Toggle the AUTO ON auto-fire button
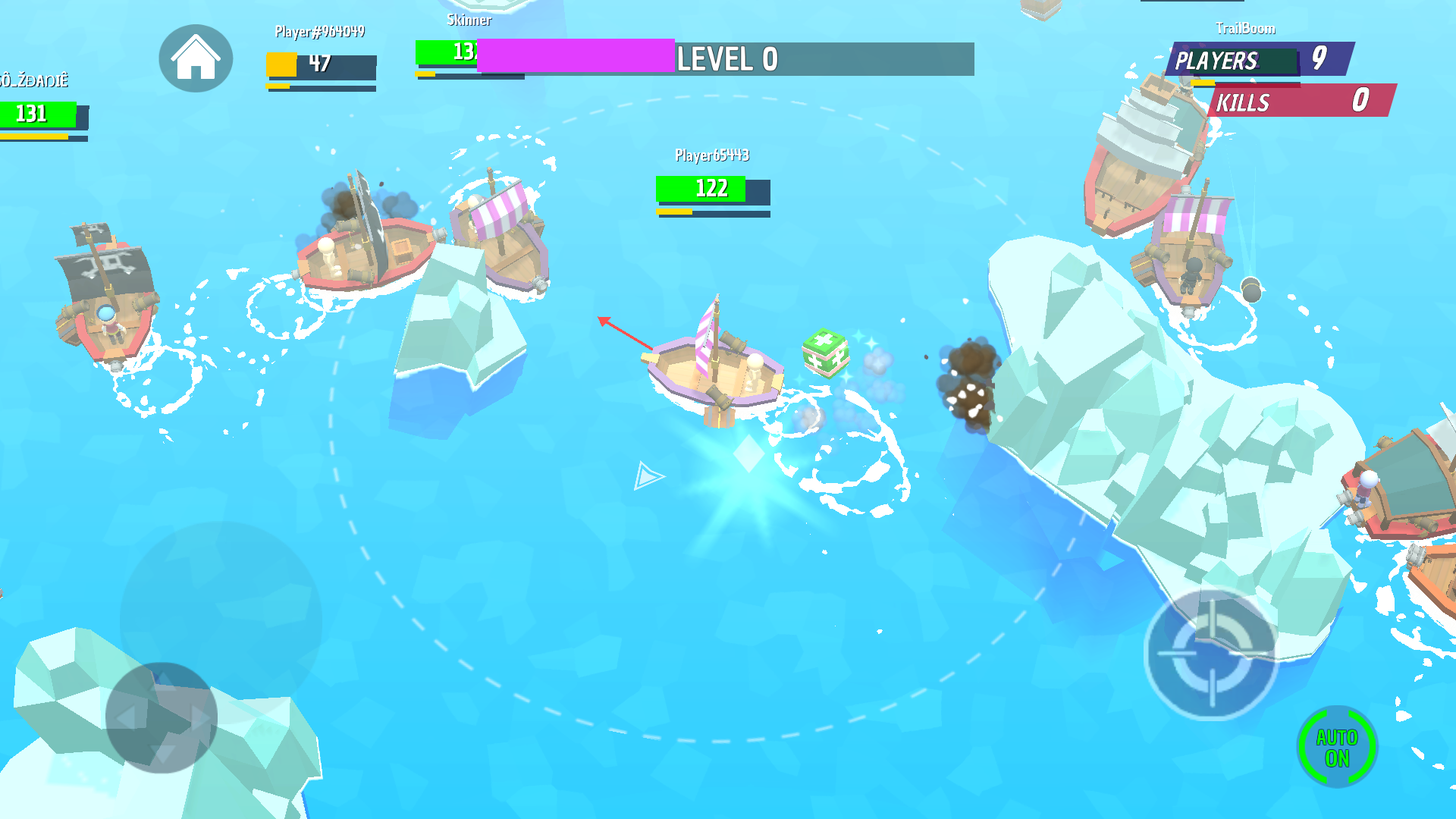 1337,748
